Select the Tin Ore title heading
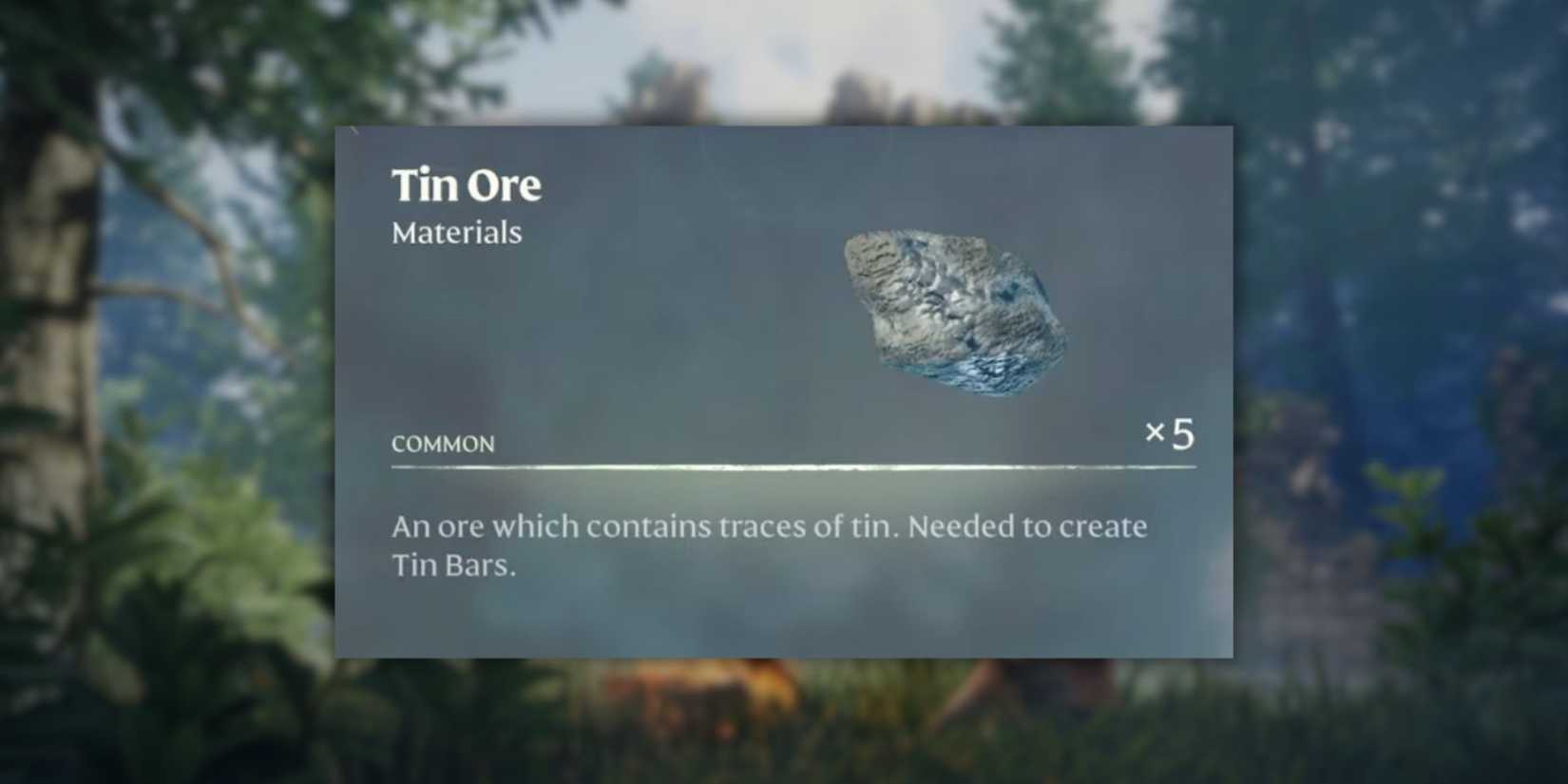 (x=467, y=184)
